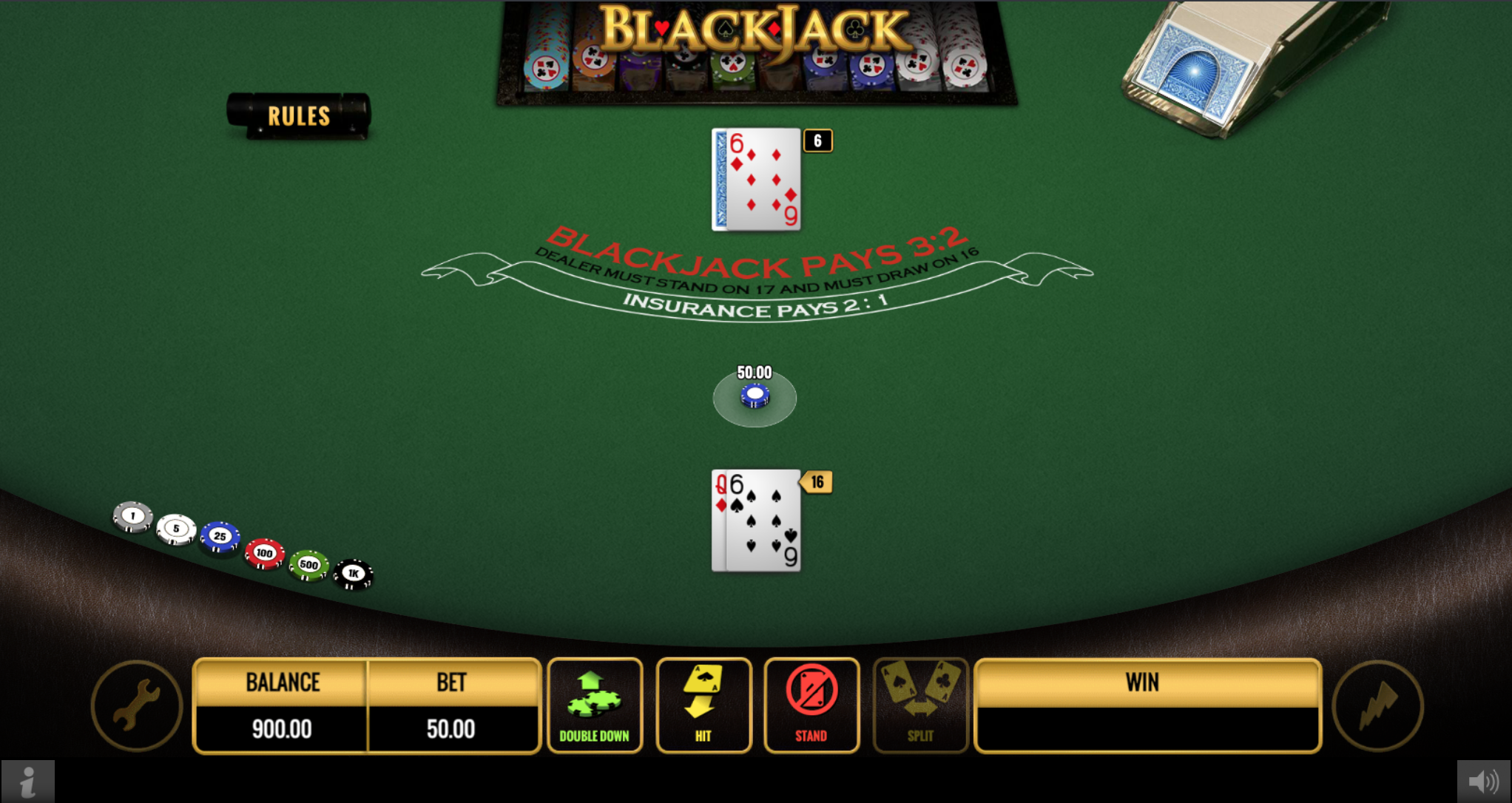The width and height of the screenshot is (1512, 803).
Task: Toggle the sound speaker icon
Action: coord(1483,781)
